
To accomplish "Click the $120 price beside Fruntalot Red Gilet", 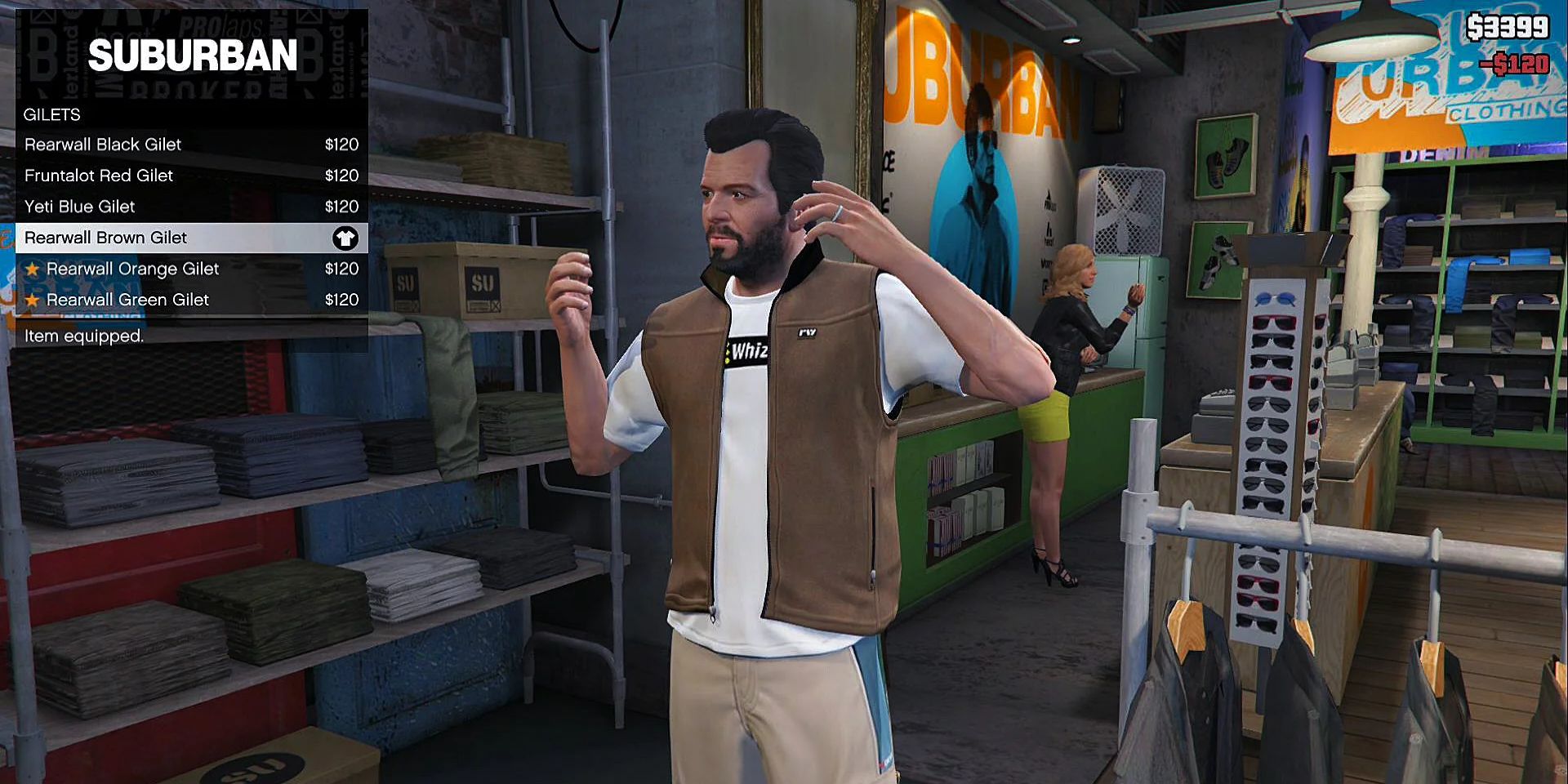I will tap(342, 176).
